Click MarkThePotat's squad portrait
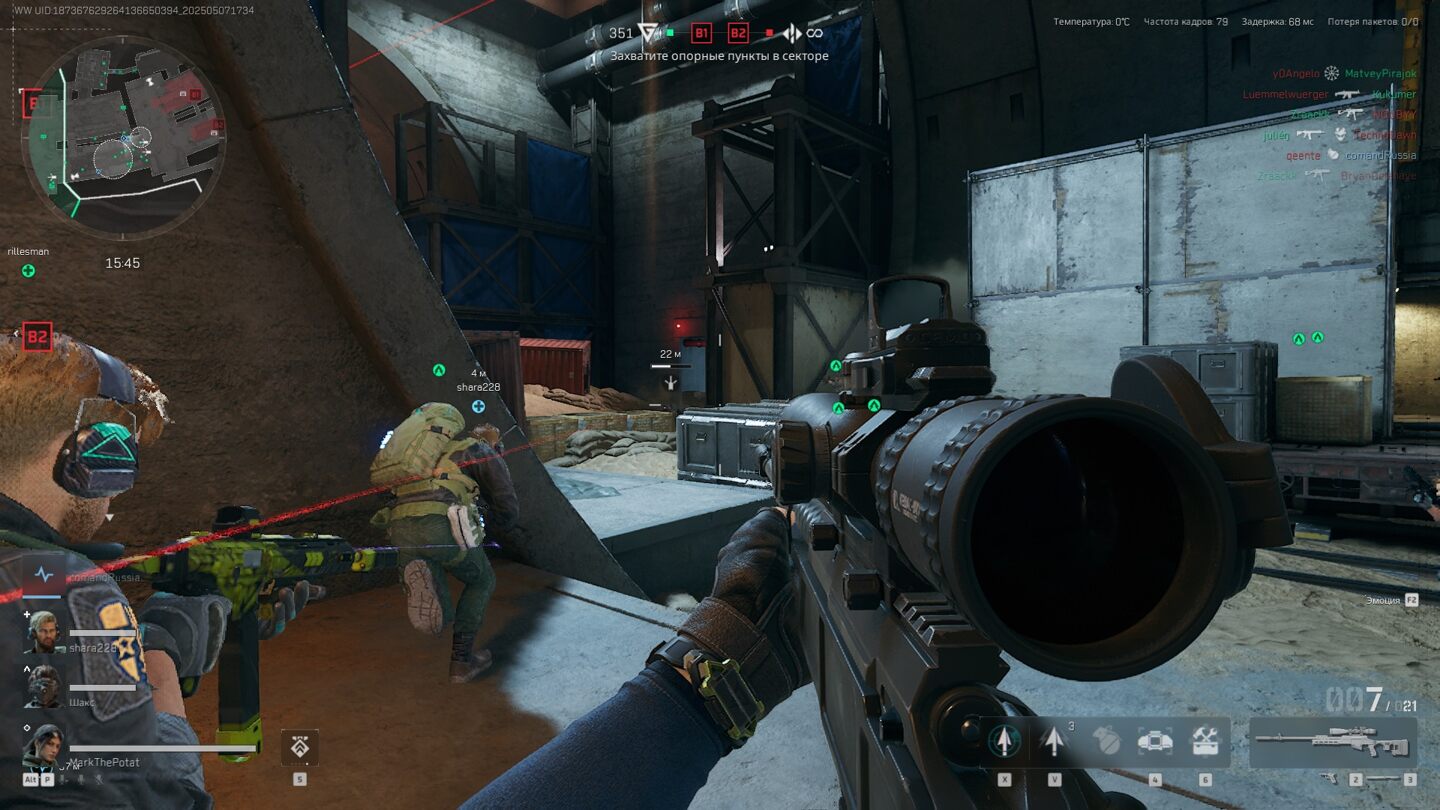The image size is (1440, 810). [x=44, y=746]
